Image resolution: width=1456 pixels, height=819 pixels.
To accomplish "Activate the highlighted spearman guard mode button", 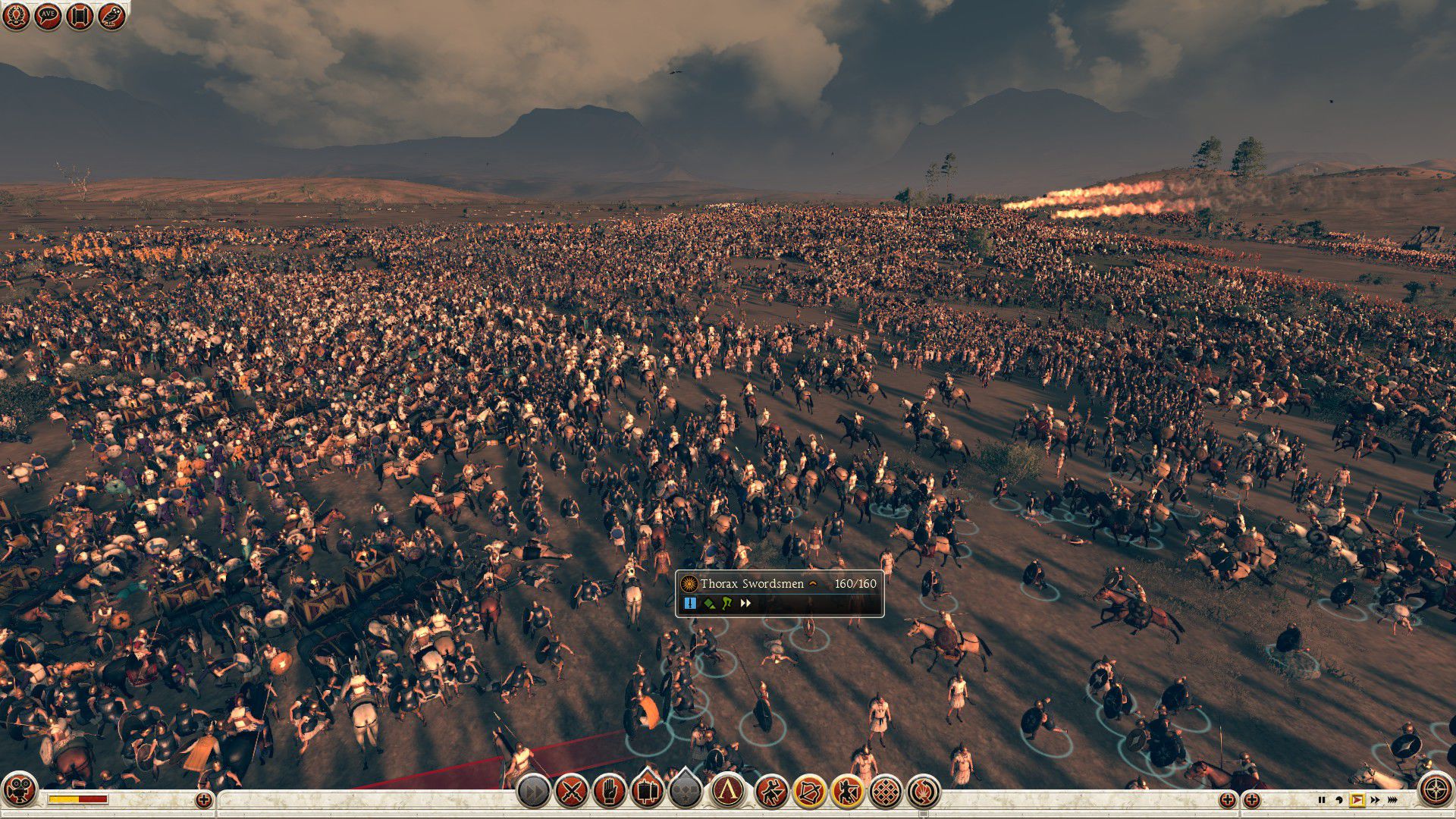I will pos(847,792).
